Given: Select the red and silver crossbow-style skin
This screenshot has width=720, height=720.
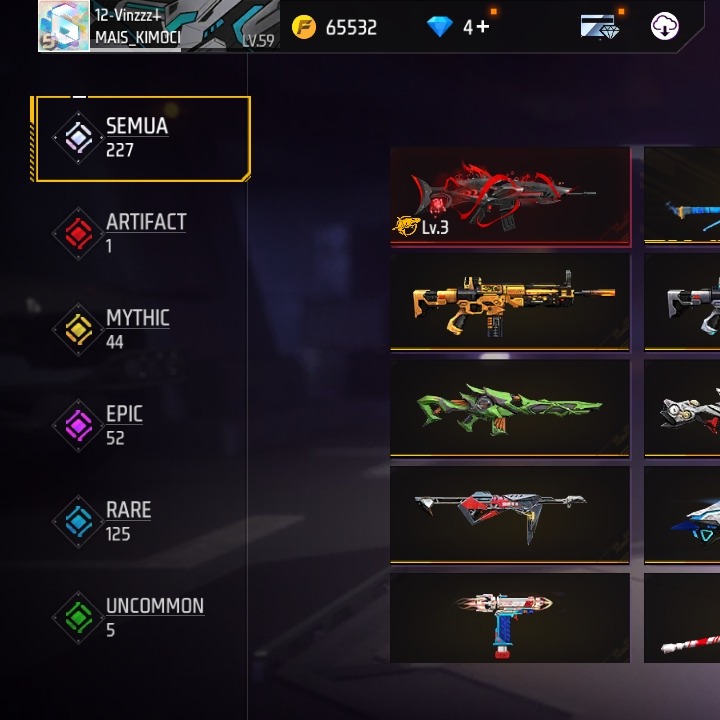Looking at the screenshot, I should click(510, 514).
